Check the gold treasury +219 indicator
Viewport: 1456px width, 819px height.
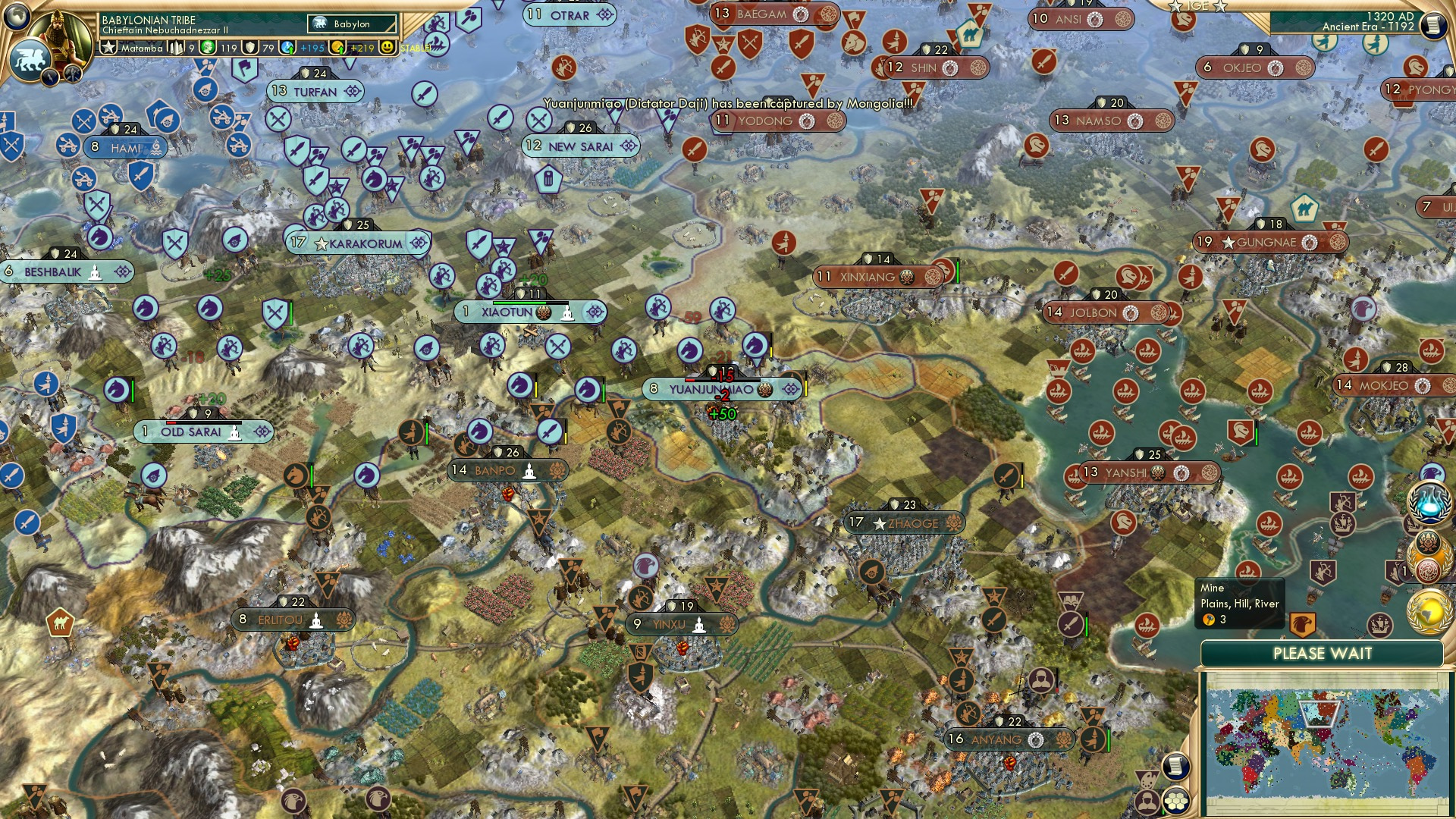[x=350, y=47]
